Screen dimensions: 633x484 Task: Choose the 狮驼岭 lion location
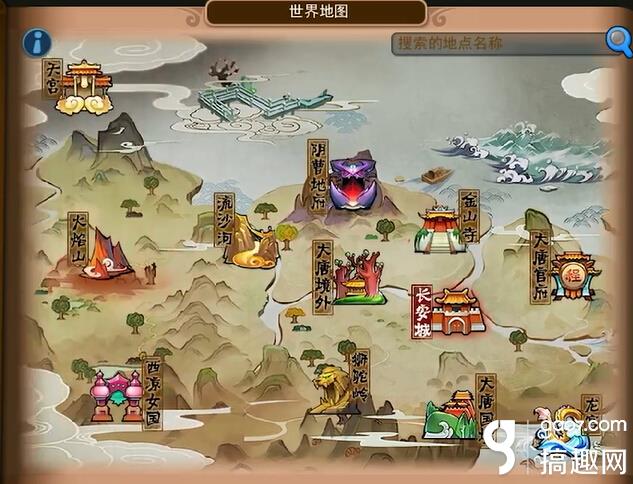pos(333,388)
